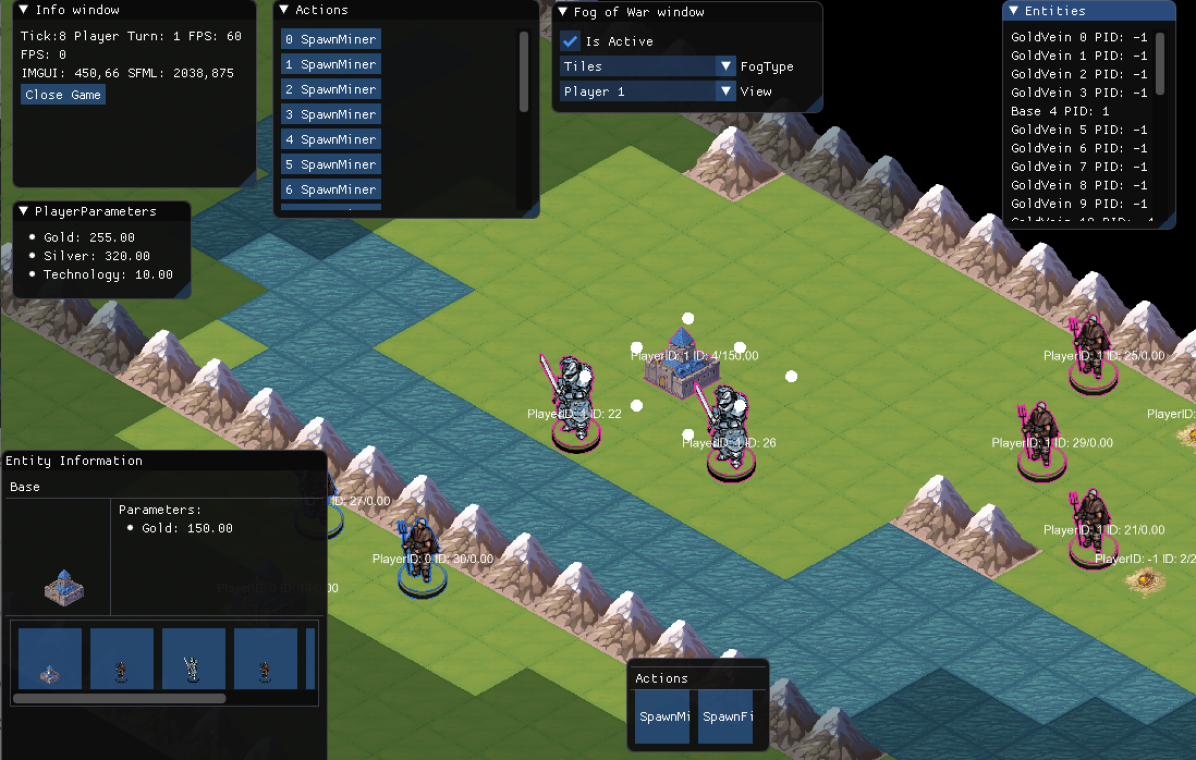Select the 3 SpawnMiner action
Viewport: 1196px width, 760px height.
331,114
